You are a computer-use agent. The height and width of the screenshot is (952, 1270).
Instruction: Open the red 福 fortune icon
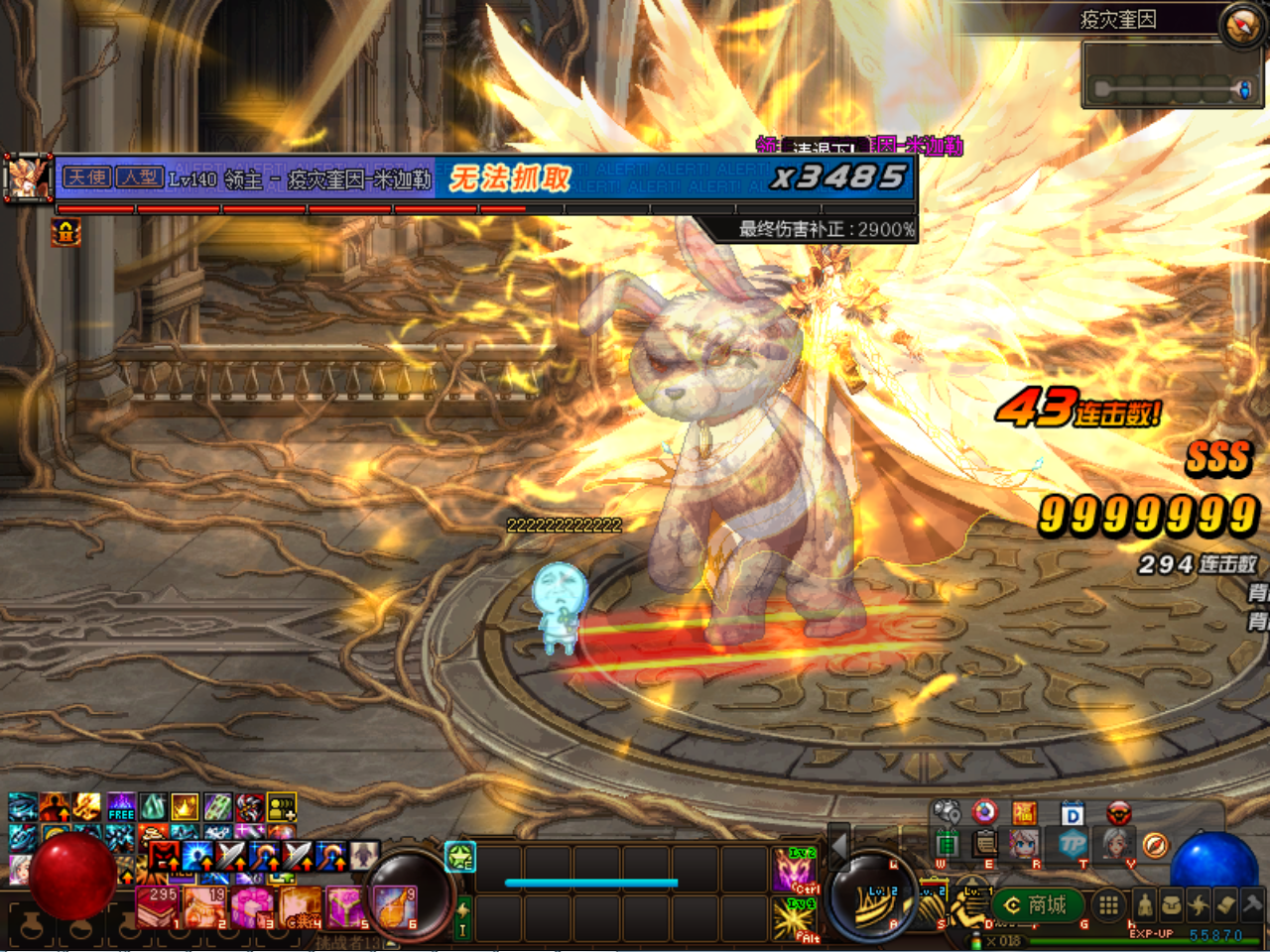click(1024, 813)
